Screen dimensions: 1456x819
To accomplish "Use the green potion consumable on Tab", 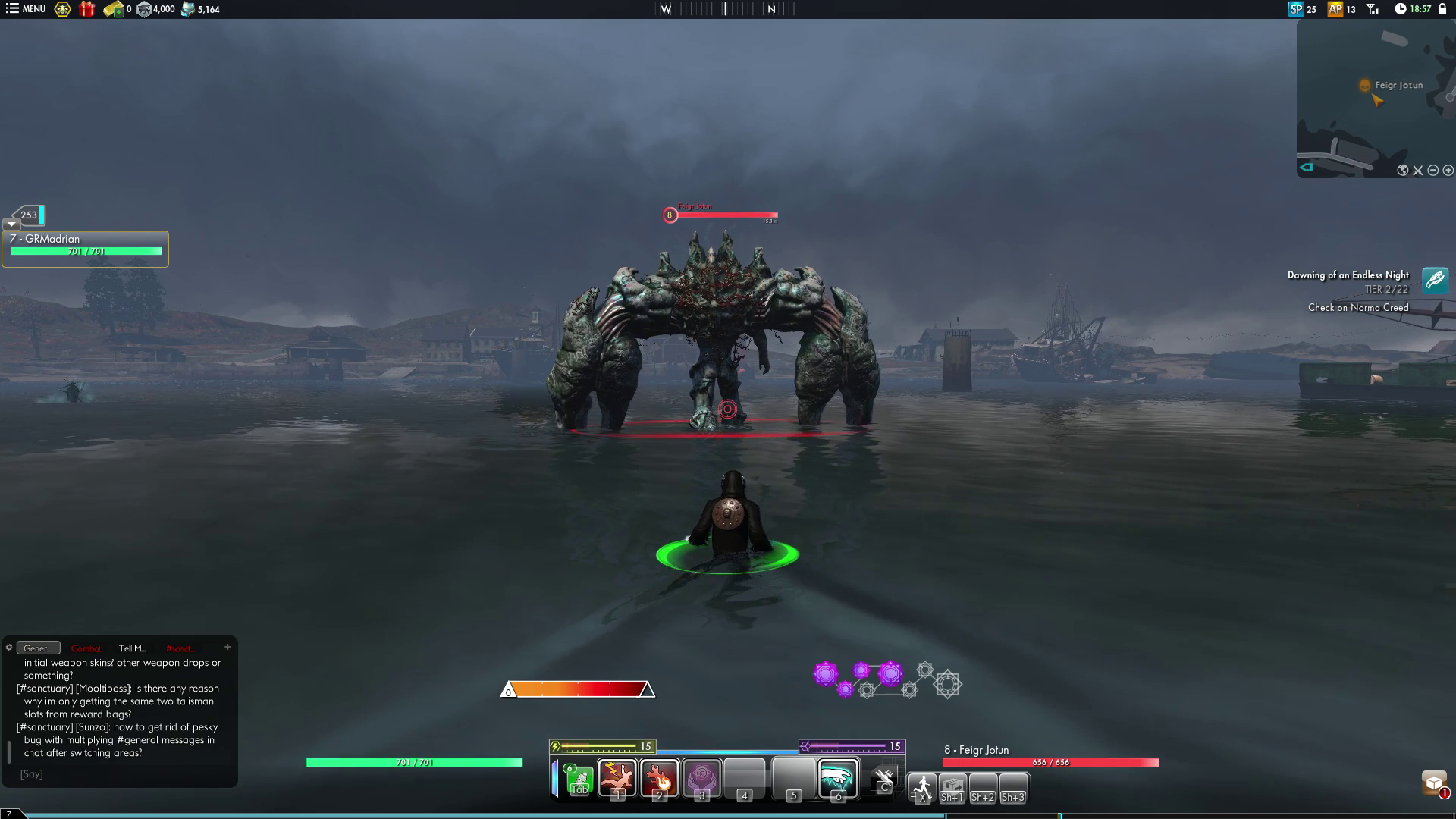I will 579,780.
